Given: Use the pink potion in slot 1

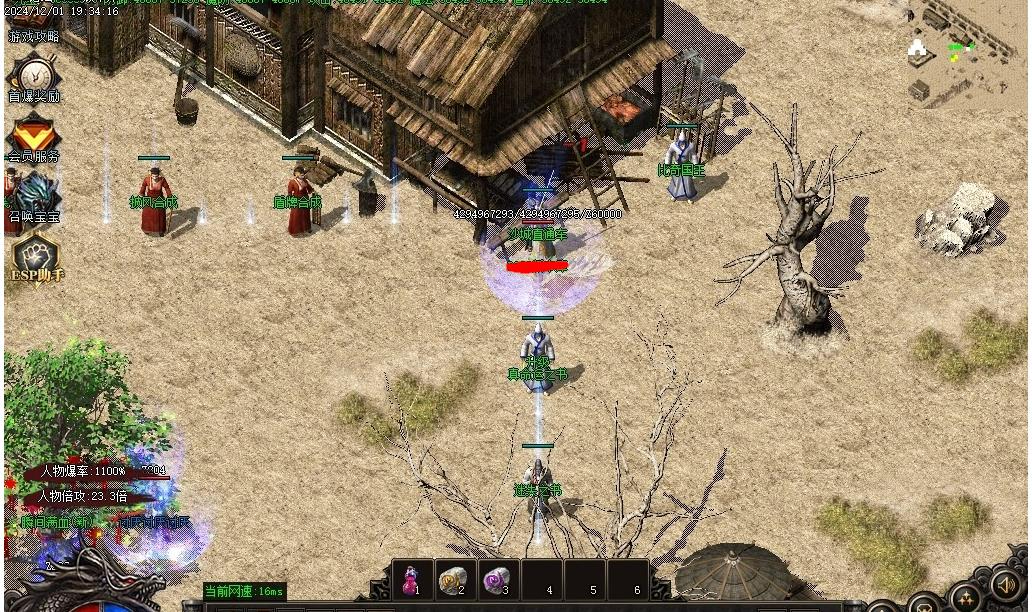Looking at the screenshot, I should pos(411,579).
